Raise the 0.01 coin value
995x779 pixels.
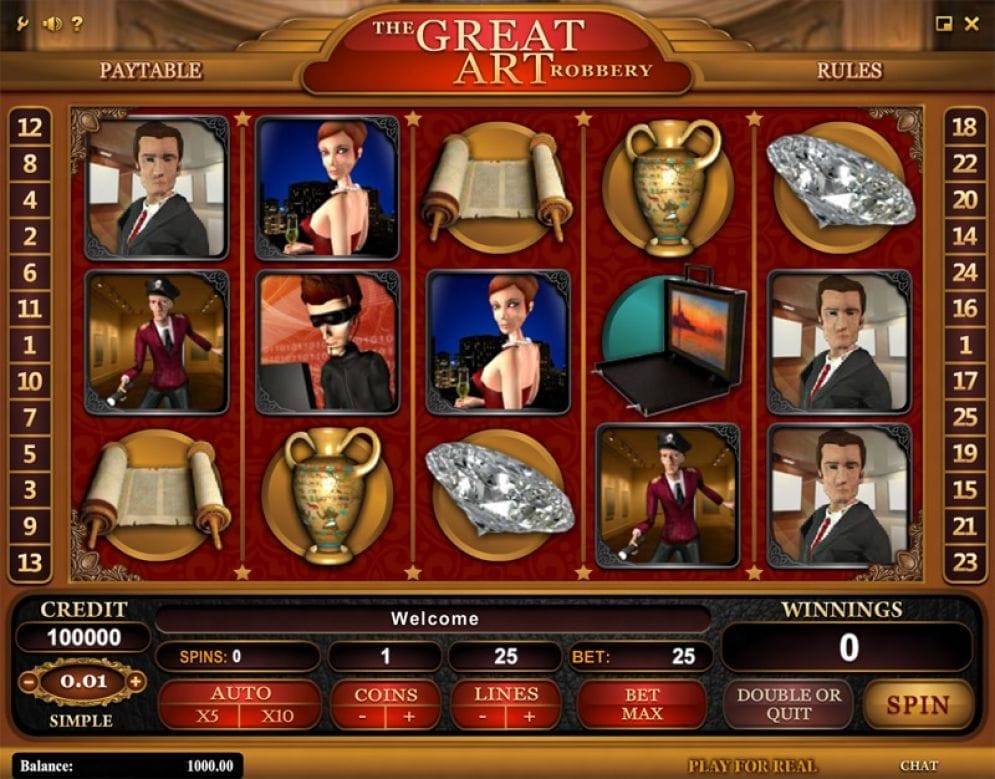(136, 682)
